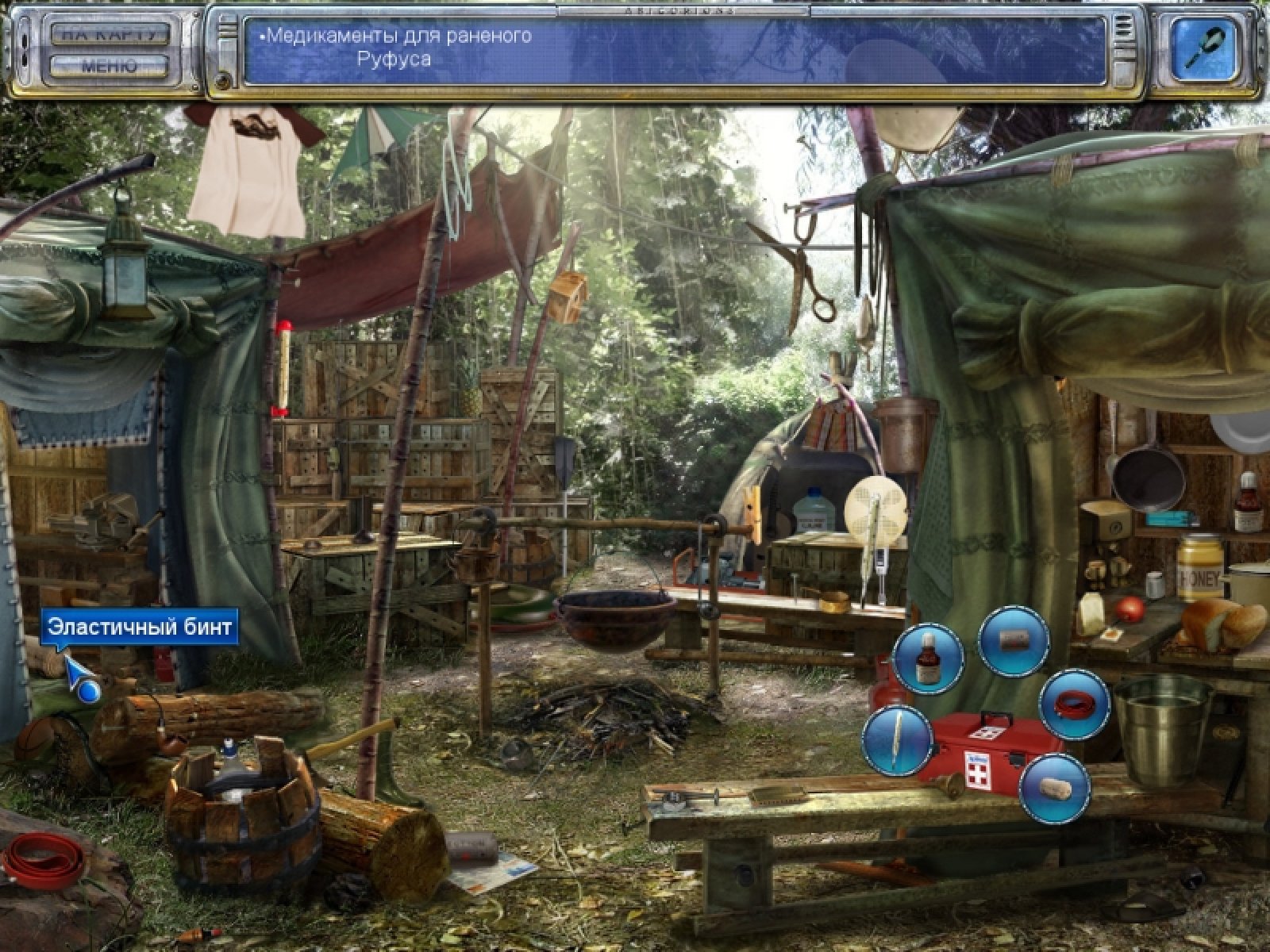This screenshot has height=952, width=1270.
Task: Click the НА КАРТУ button
Action: [x=110, y=34]
